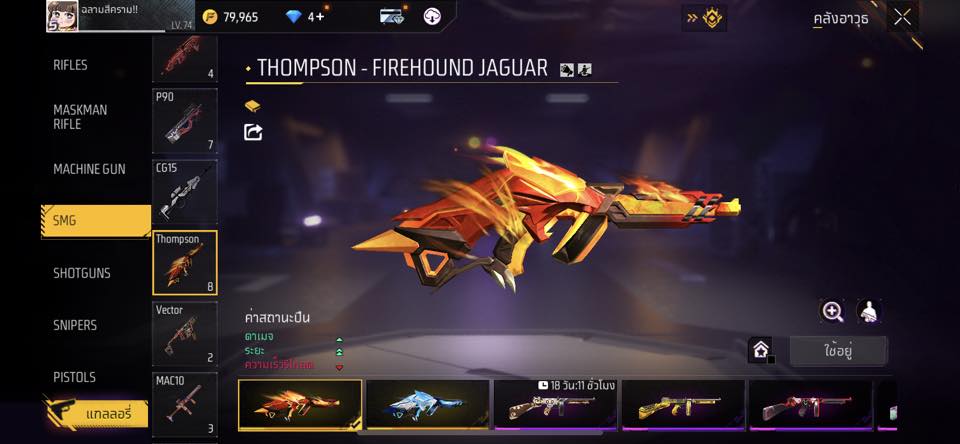The image size is (960, 444).
Task: Open the PISTOLS category
Action: pos(74,377)
